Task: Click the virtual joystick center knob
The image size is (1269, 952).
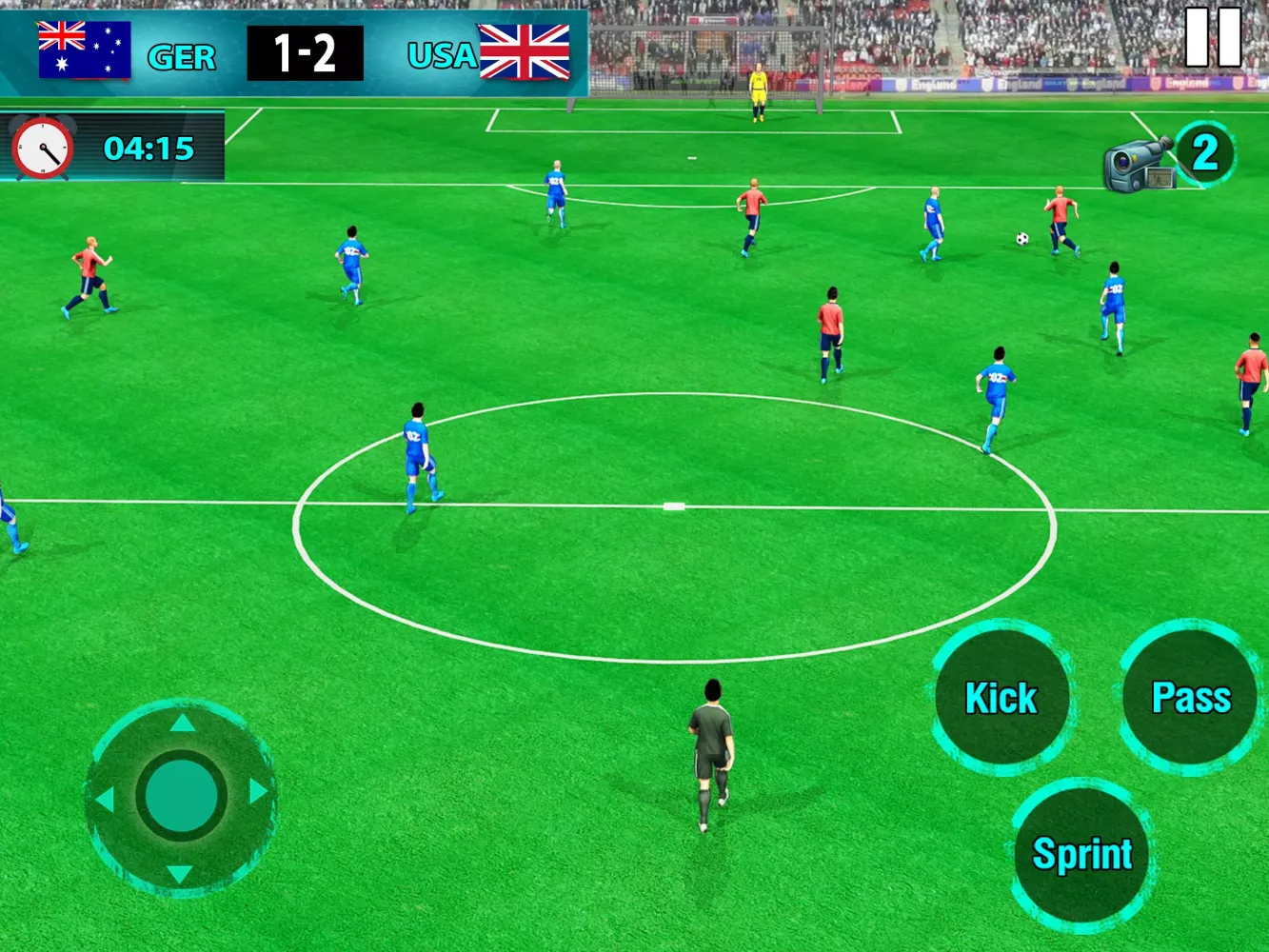Action: point(181,795)
